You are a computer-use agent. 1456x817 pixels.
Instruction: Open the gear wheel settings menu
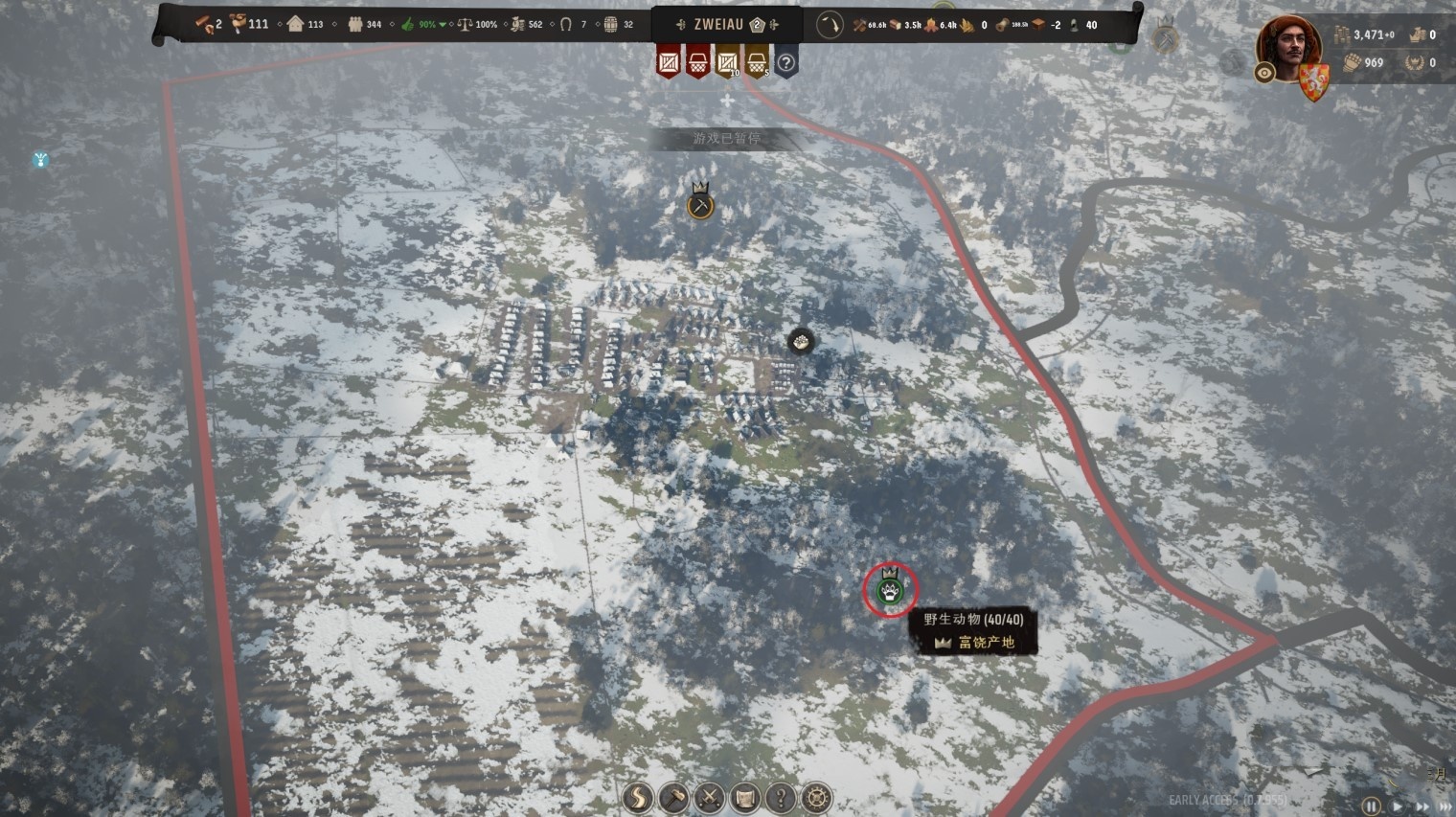pyautogui.click(x=816, y=798)
